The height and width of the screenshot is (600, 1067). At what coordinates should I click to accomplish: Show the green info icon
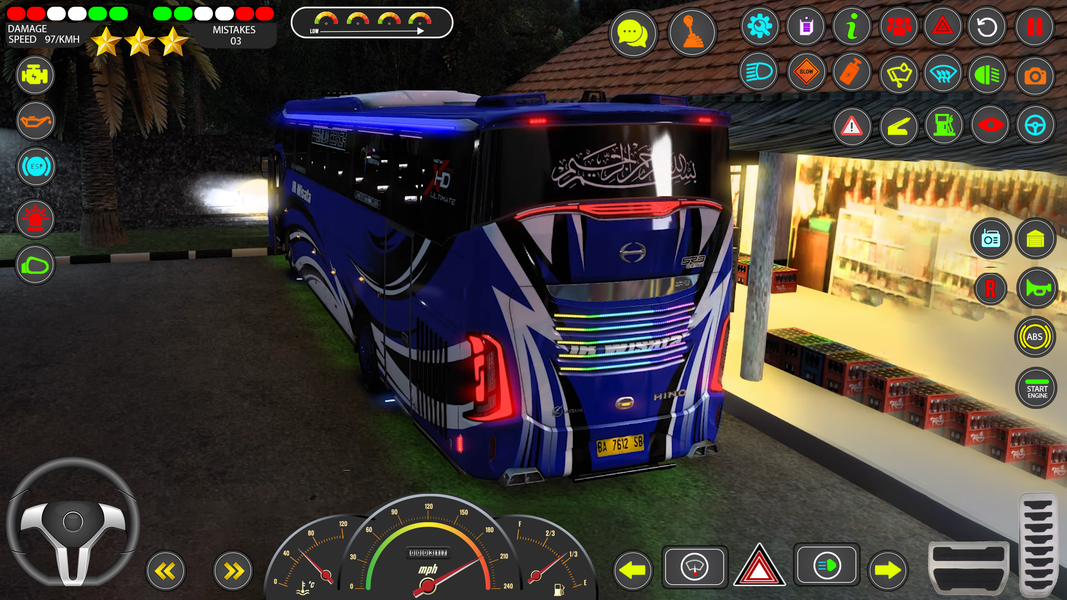click(852, 26)
